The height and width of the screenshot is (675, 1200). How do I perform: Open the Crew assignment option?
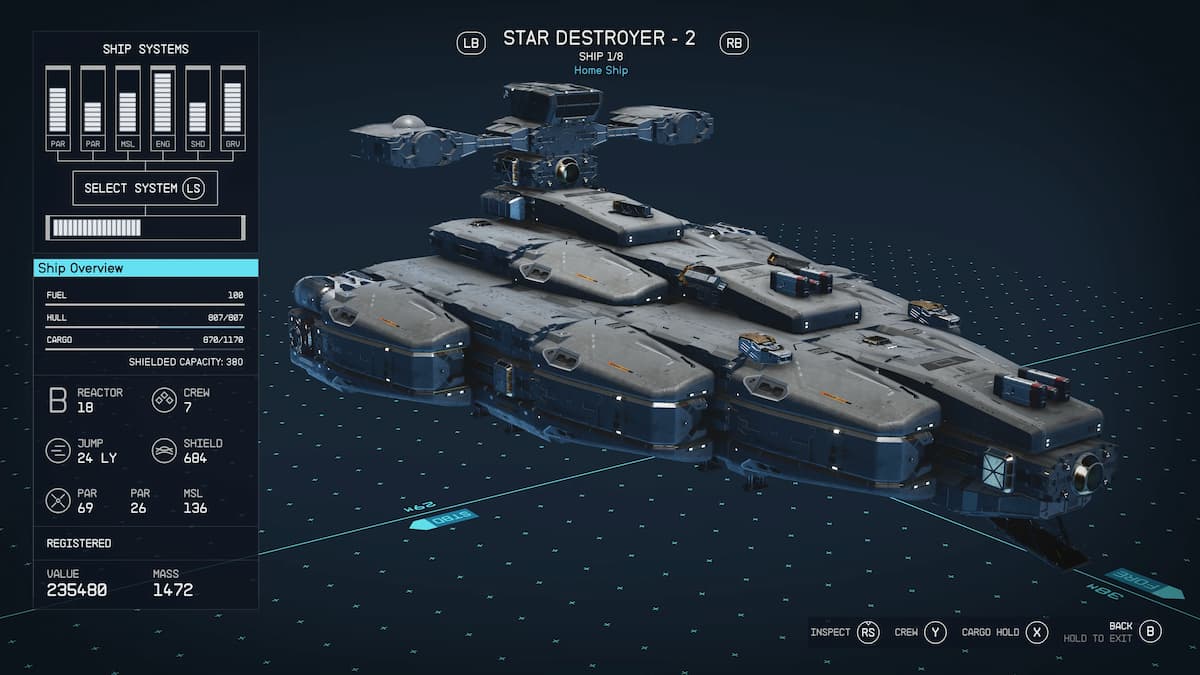(920, 632)
